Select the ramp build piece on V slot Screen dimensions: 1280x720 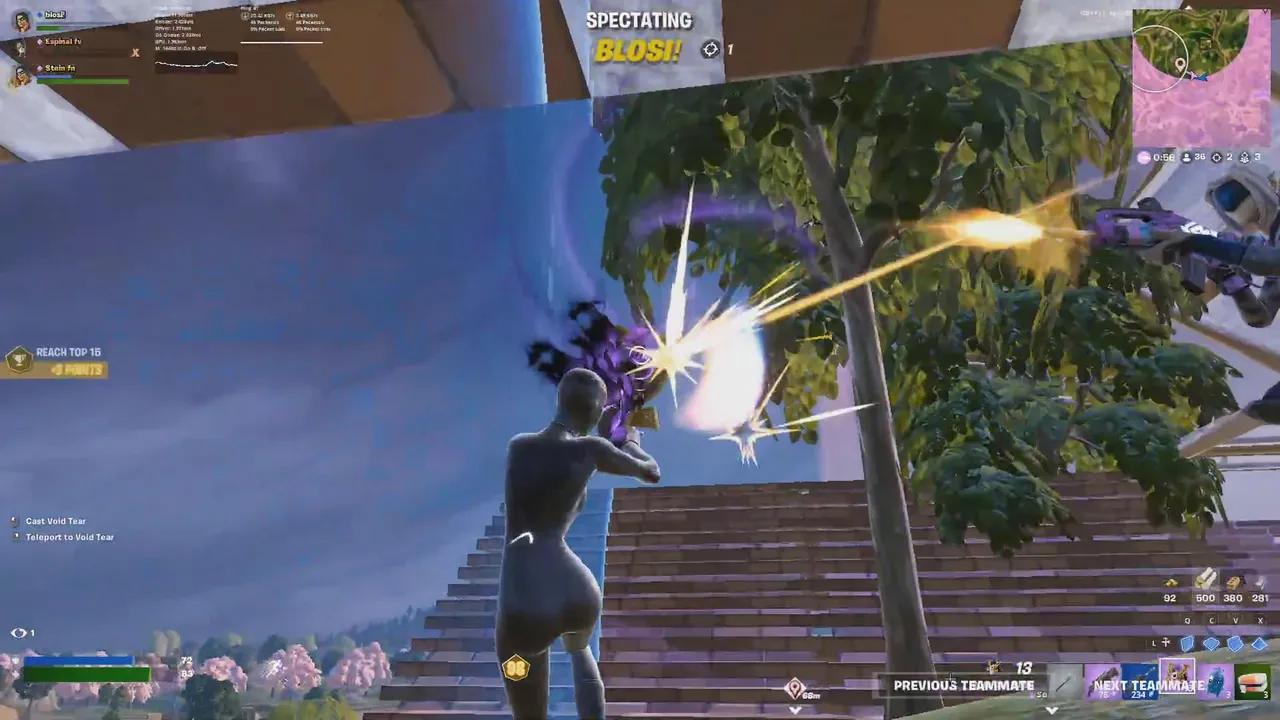pyautogui.click(x=1237, y=642)
